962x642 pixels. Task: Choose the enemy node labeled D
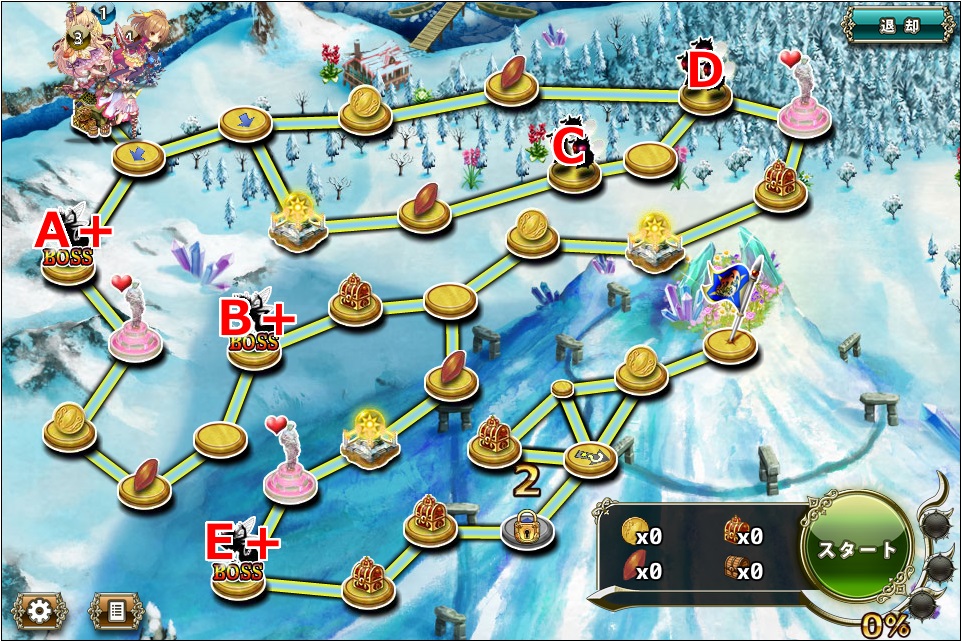(705, 93)
